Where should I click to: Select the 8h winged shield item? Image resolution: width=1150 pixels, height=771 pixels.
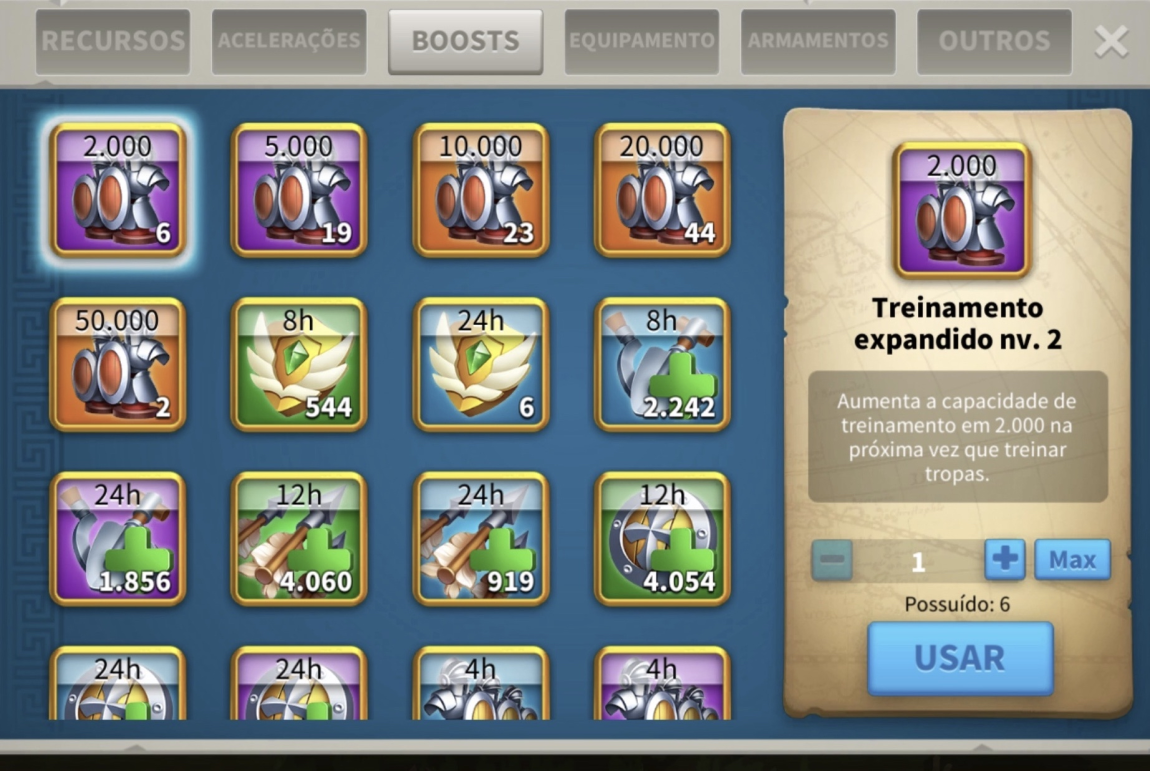click(299, 364)
